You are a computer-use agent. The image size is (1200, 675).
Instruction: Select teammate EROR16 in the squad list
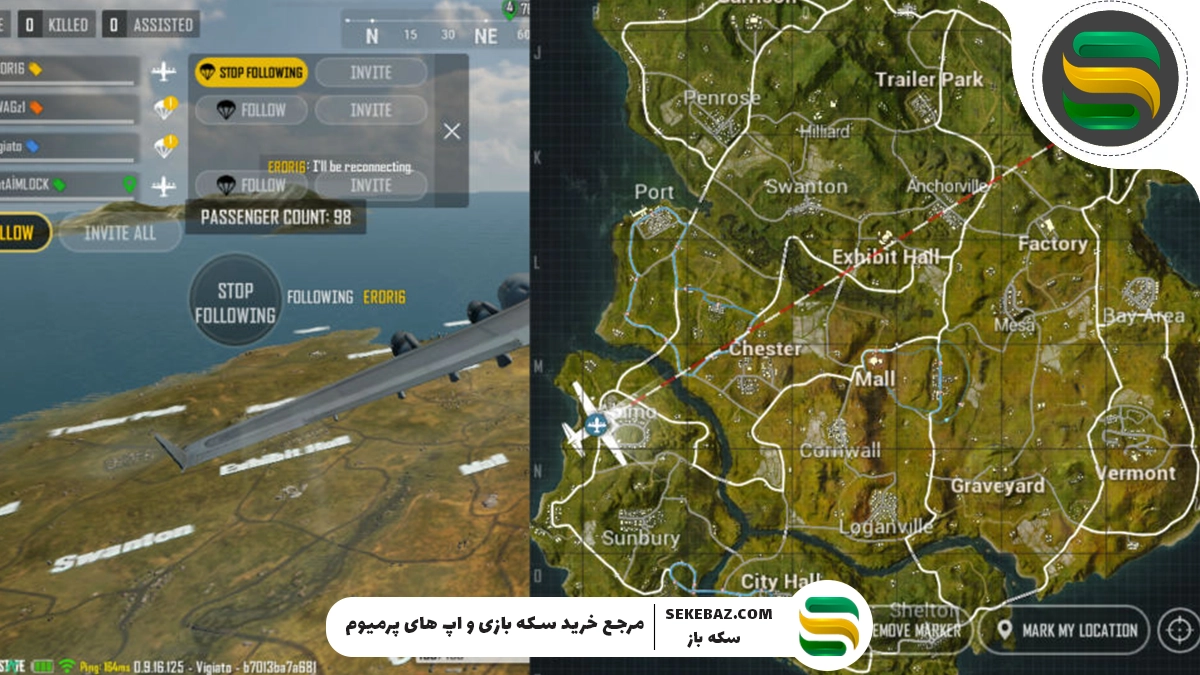[68, 71]
